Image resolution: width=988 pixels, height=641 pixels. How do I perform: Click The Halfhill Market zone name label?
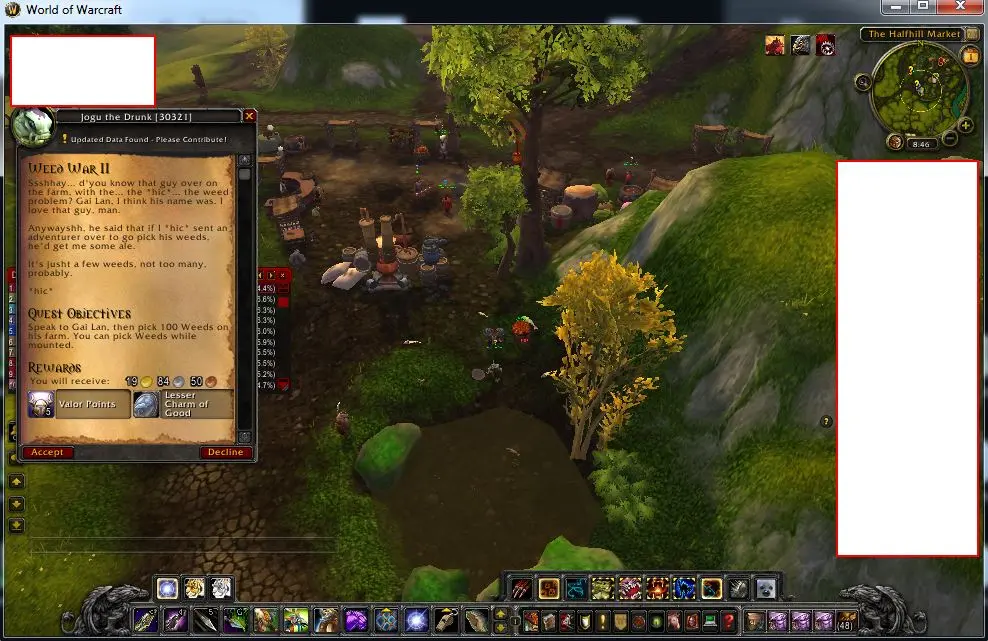click(x=913, y=34)
